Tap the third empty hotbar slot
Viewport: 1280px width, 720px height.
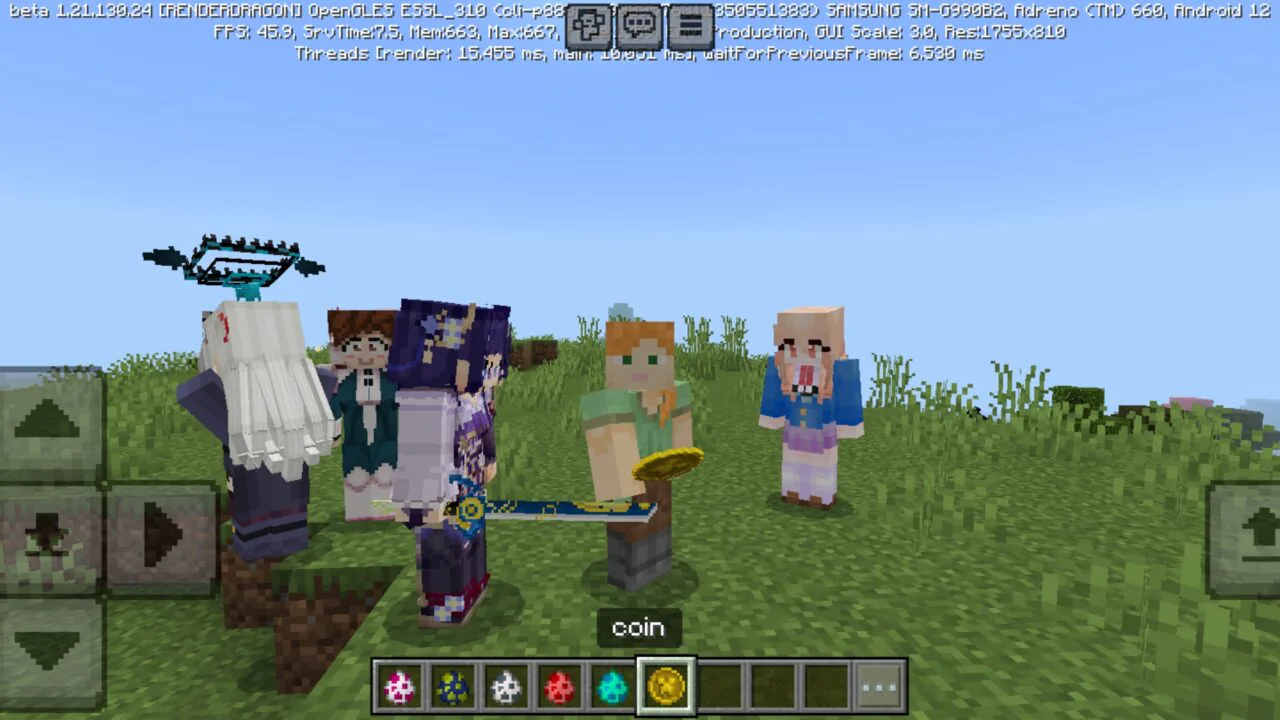(826, 685)
